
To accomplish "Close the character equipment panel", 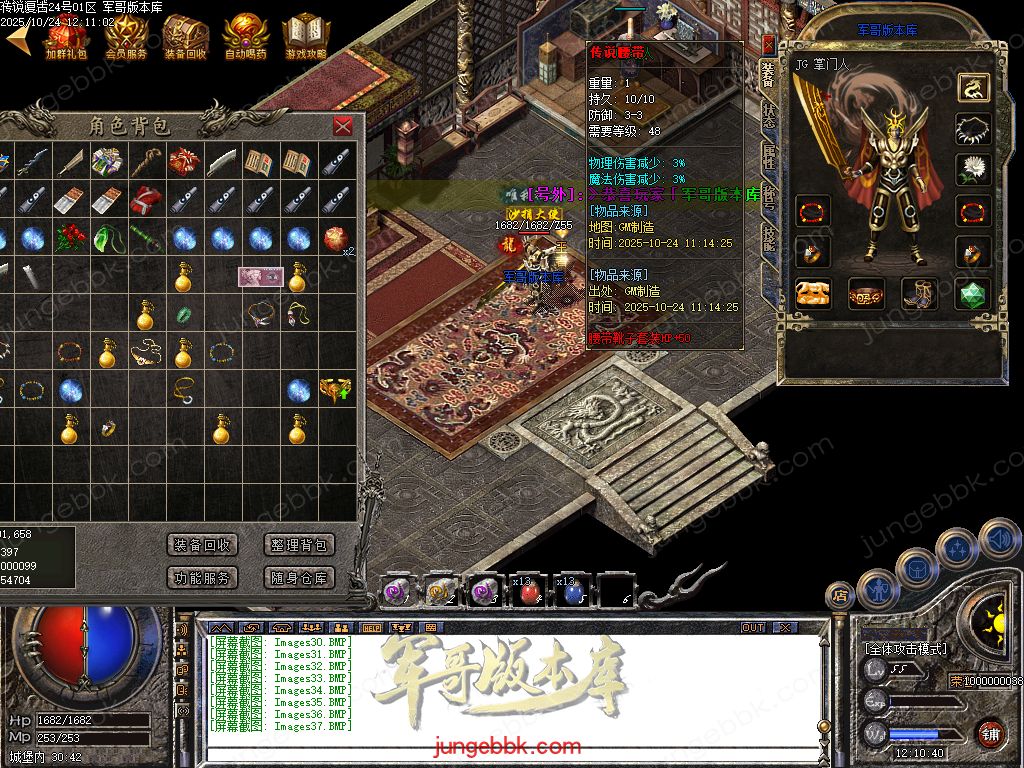I will click(768, 44).
